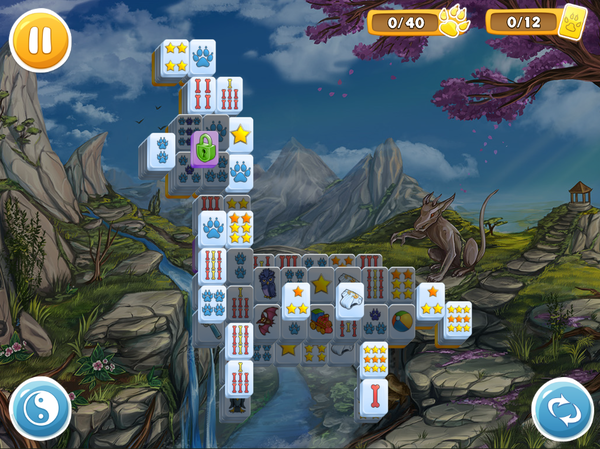The height and width of the screenshot is (449, 600).
Task: Pick the bright single gold star tile
Action: (x=240, y=134)
